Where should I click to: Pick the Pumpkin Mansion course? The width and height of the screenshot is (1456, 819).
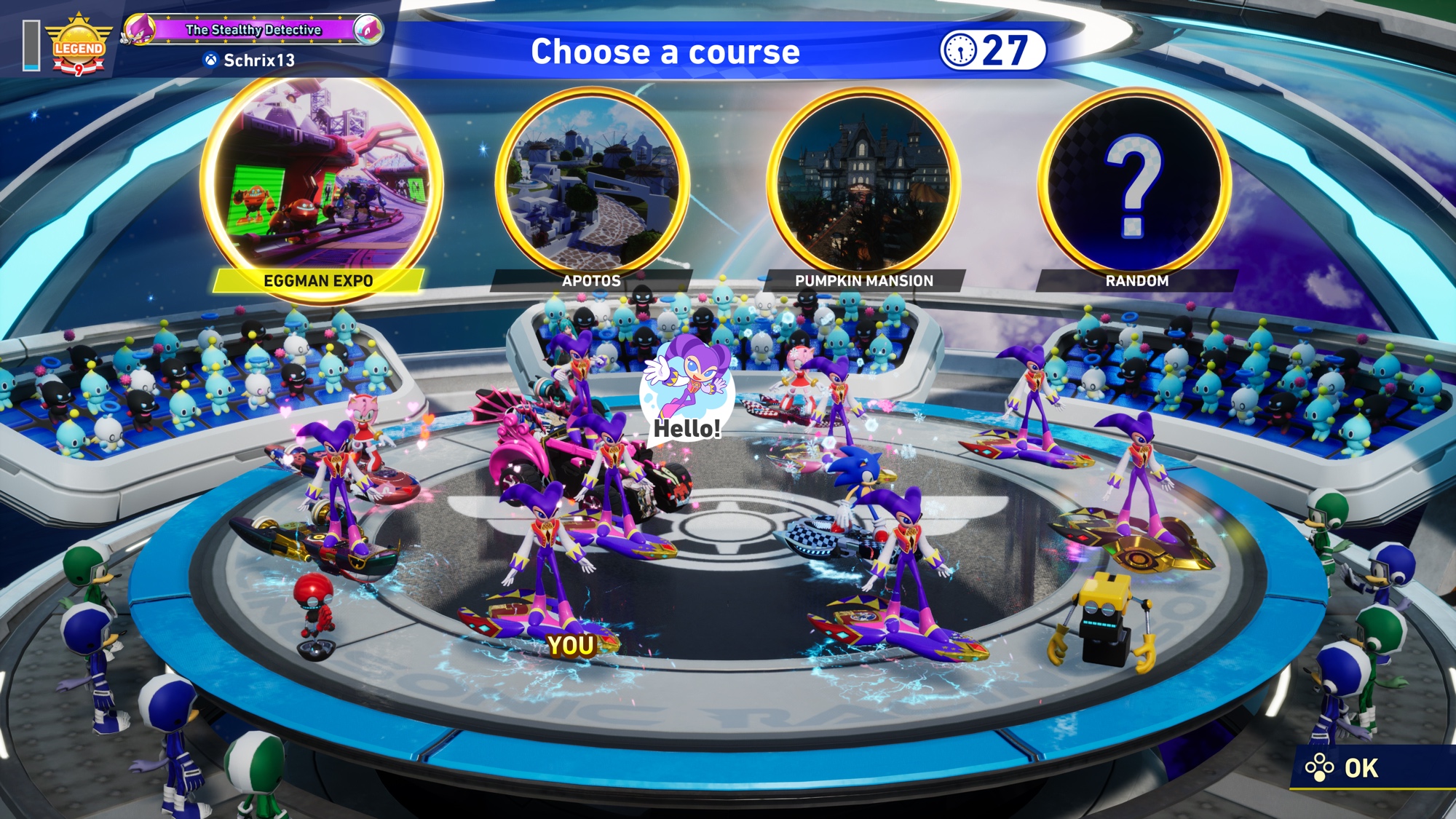tap(863, 186)
